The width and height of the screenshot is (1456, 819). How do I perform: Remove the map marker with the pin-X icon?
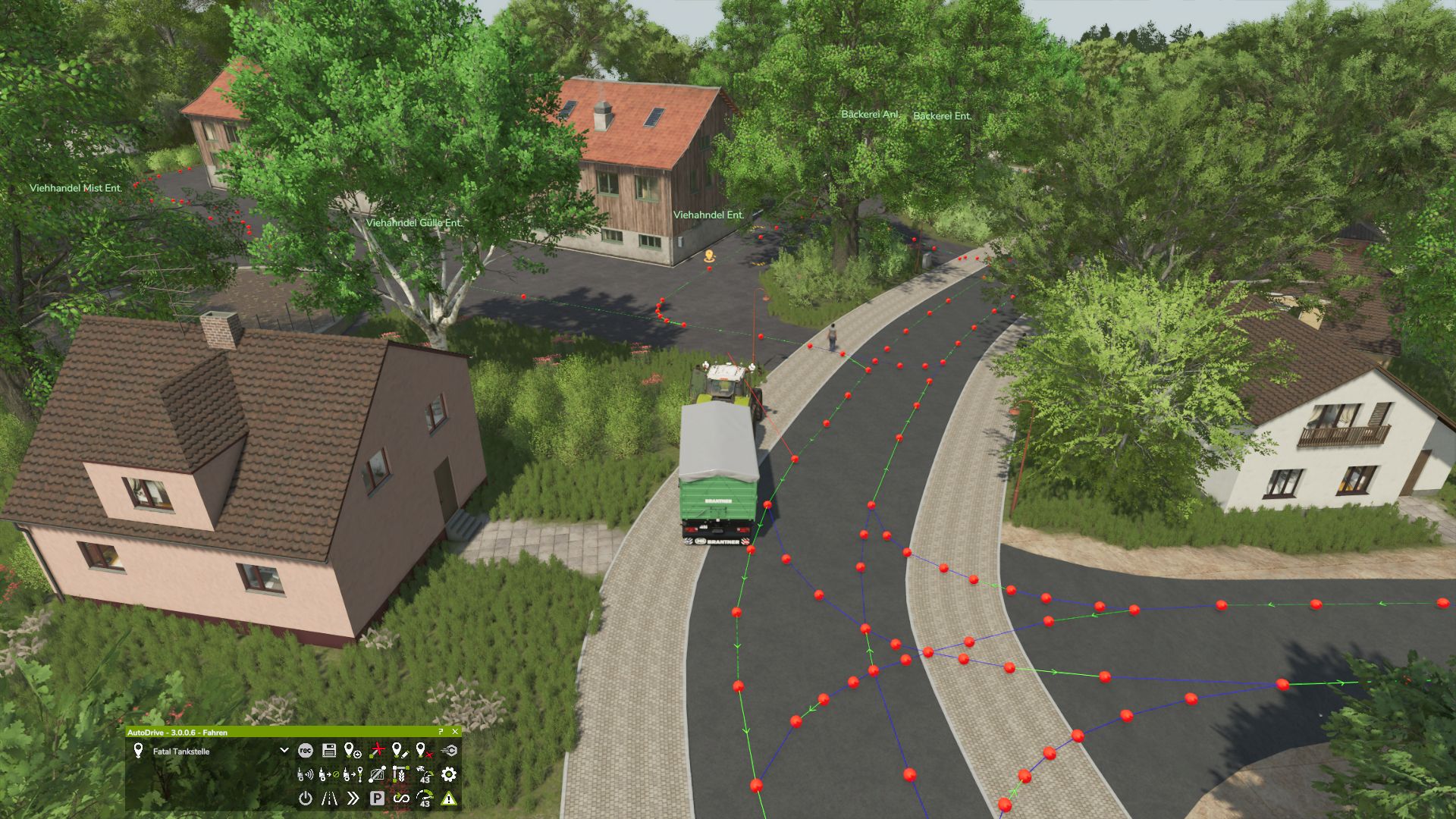coord(425,751)
